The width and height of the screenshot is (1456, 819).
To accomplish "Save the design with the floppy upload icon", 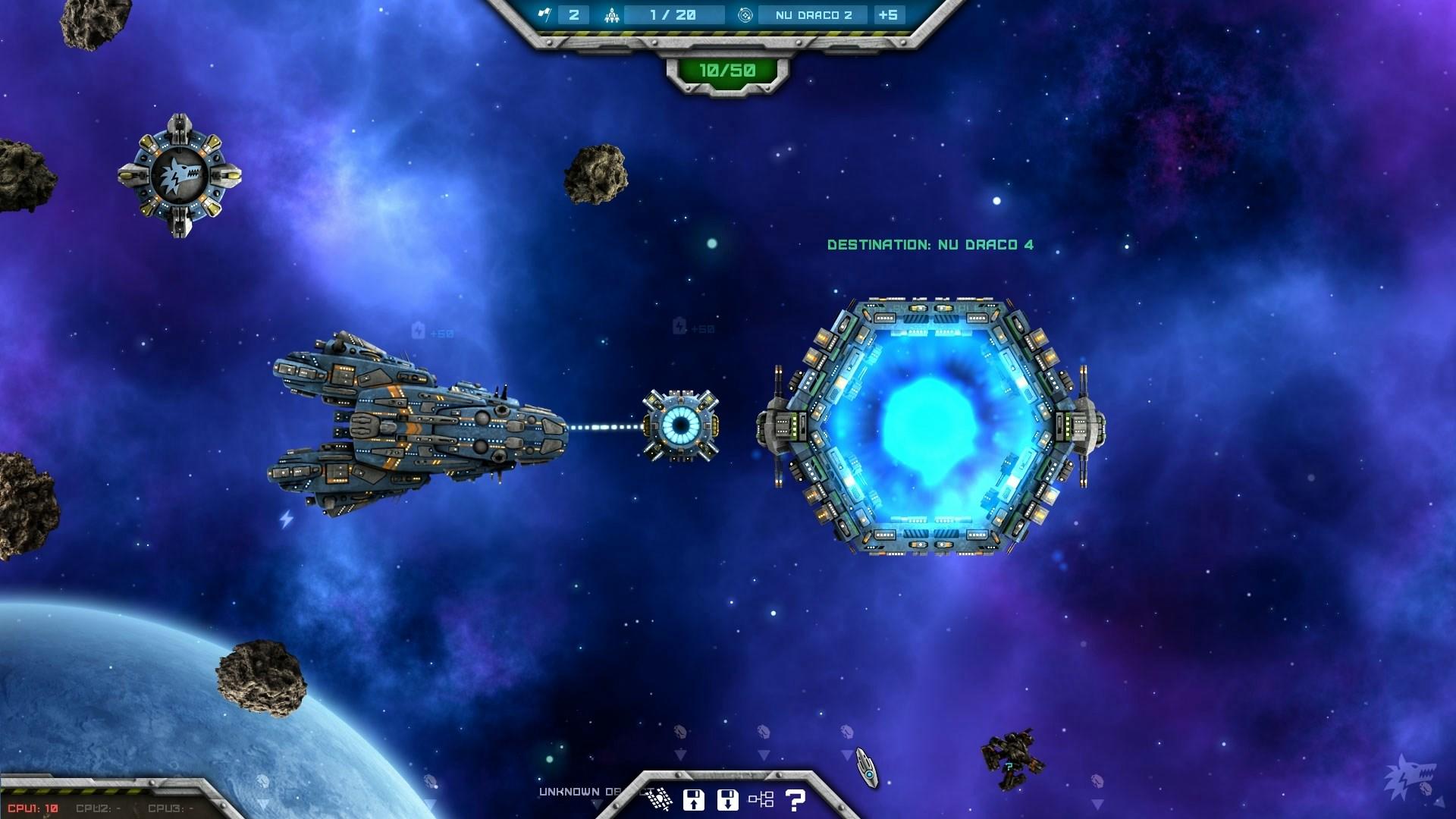I will tap(695, 800).
